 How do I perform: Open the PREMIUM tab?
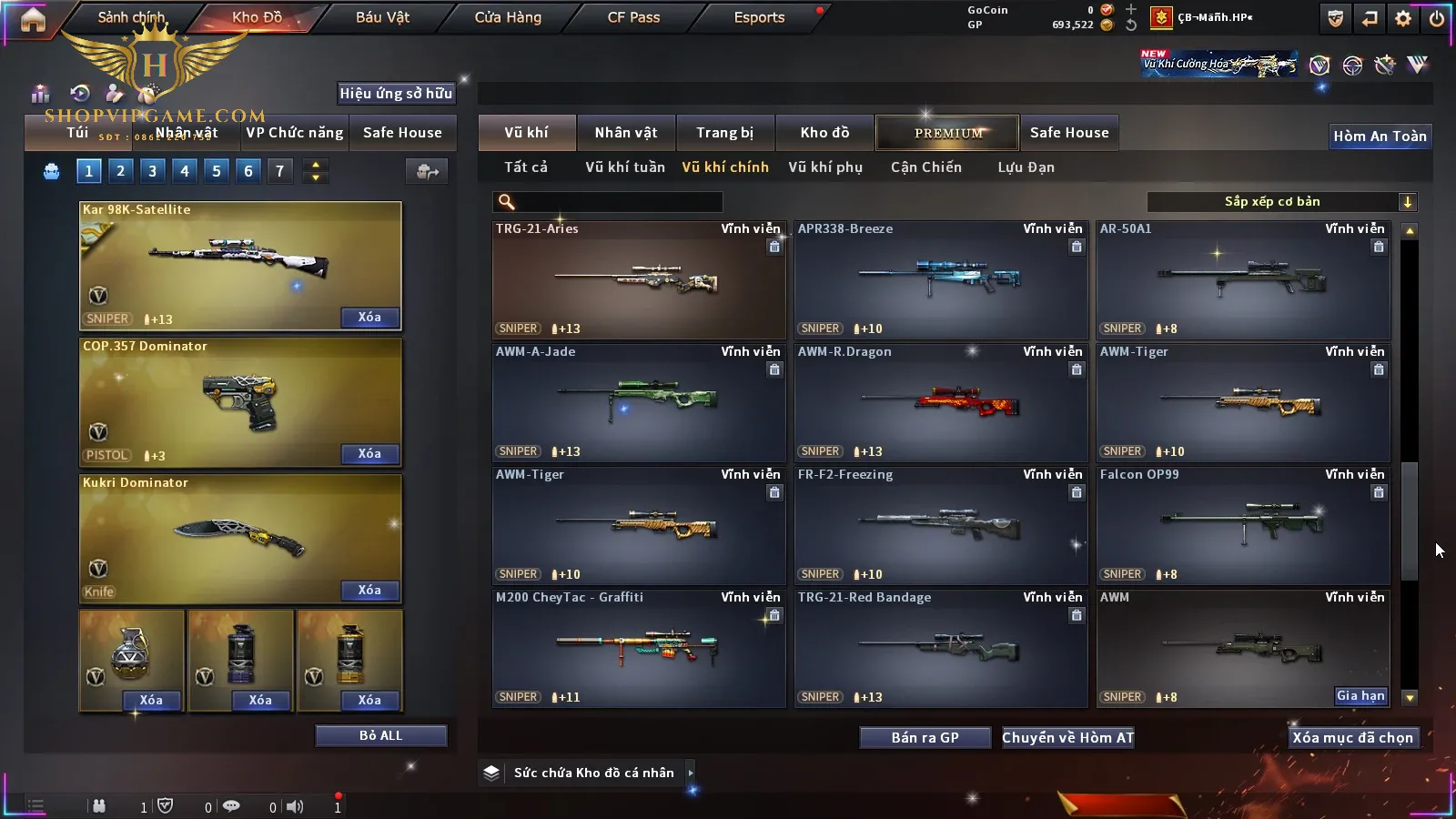[947, 133]
